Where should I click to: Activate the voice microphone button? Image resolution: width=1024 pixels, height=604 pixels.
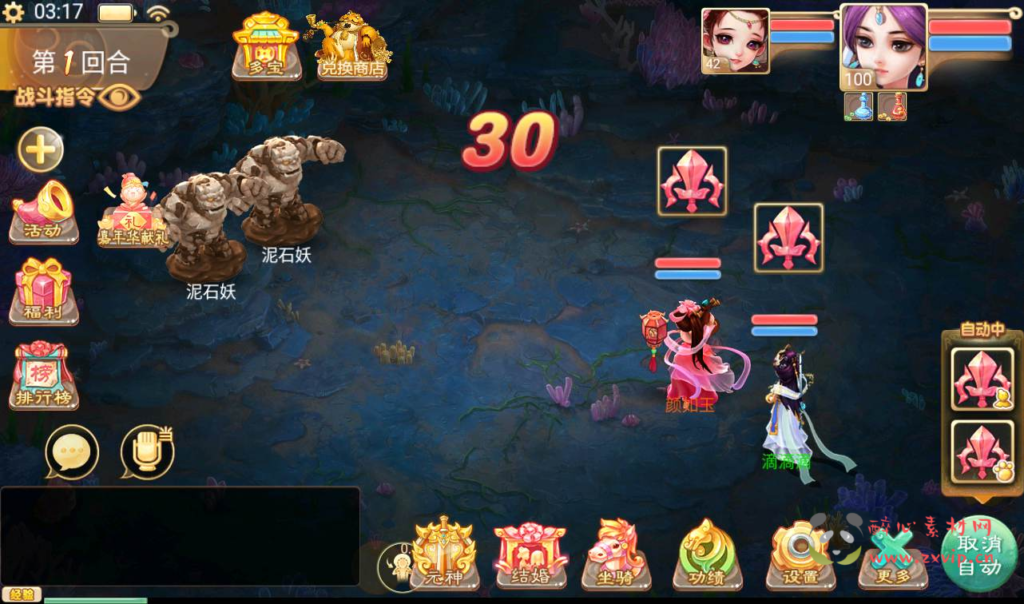[147, 453]
